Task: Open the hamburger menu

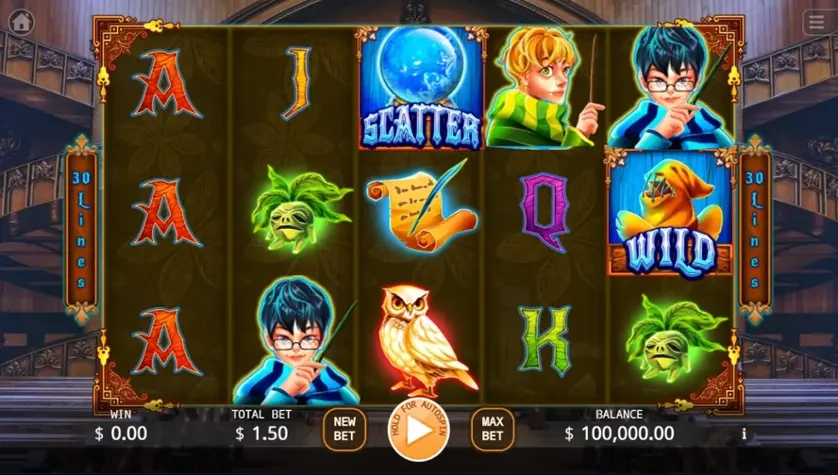Action: point(815,22)
